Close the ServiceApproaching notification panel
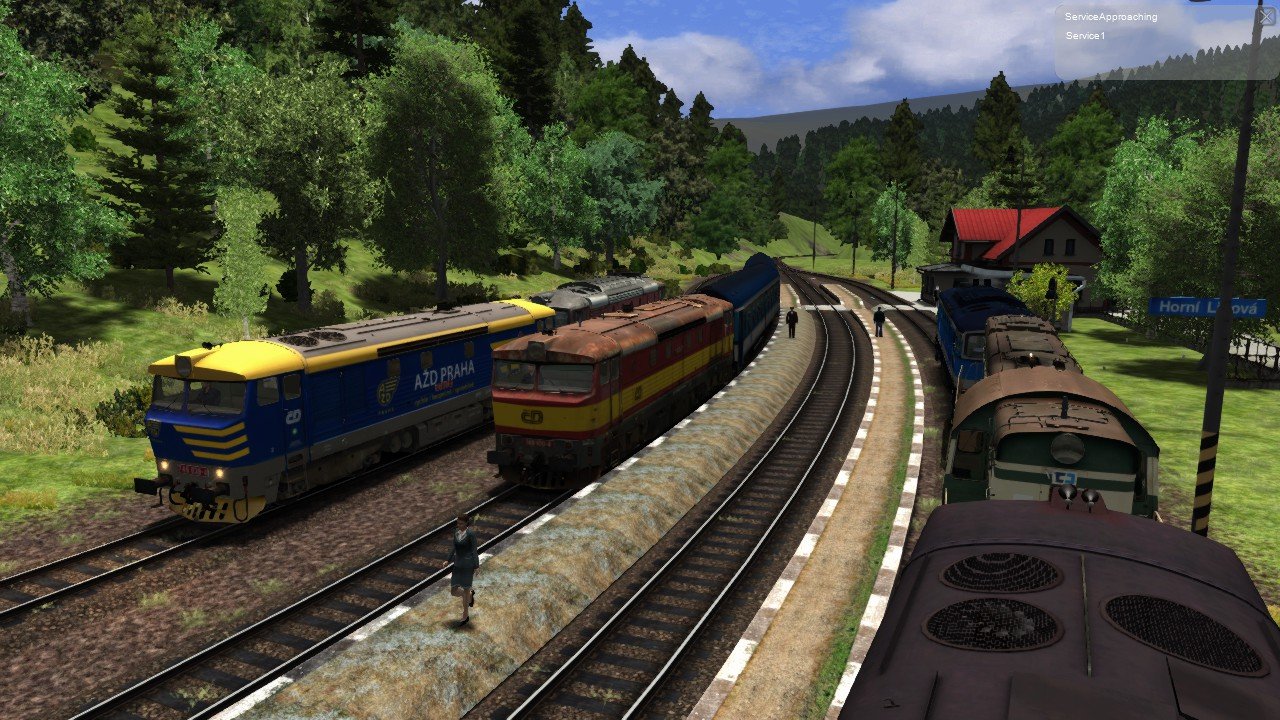Image resolution: width=1280 pixels, height=720 pixels. point(1266,16)
